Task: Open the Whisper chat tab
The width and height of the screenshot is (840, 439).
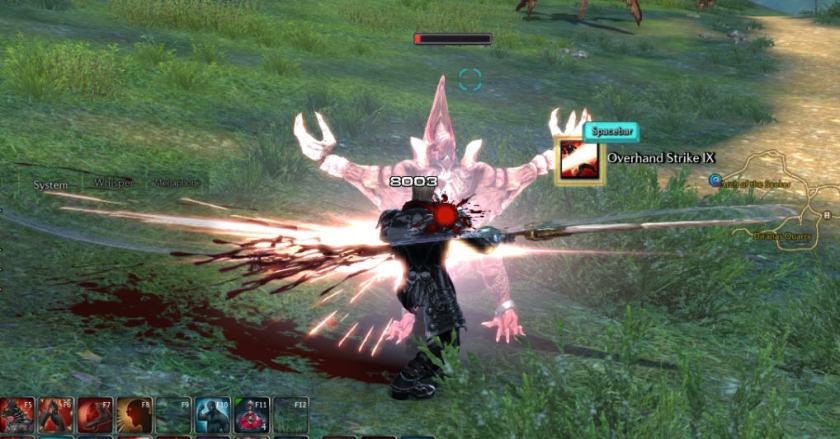Action: pyautogui.click(x=113, y=184)
